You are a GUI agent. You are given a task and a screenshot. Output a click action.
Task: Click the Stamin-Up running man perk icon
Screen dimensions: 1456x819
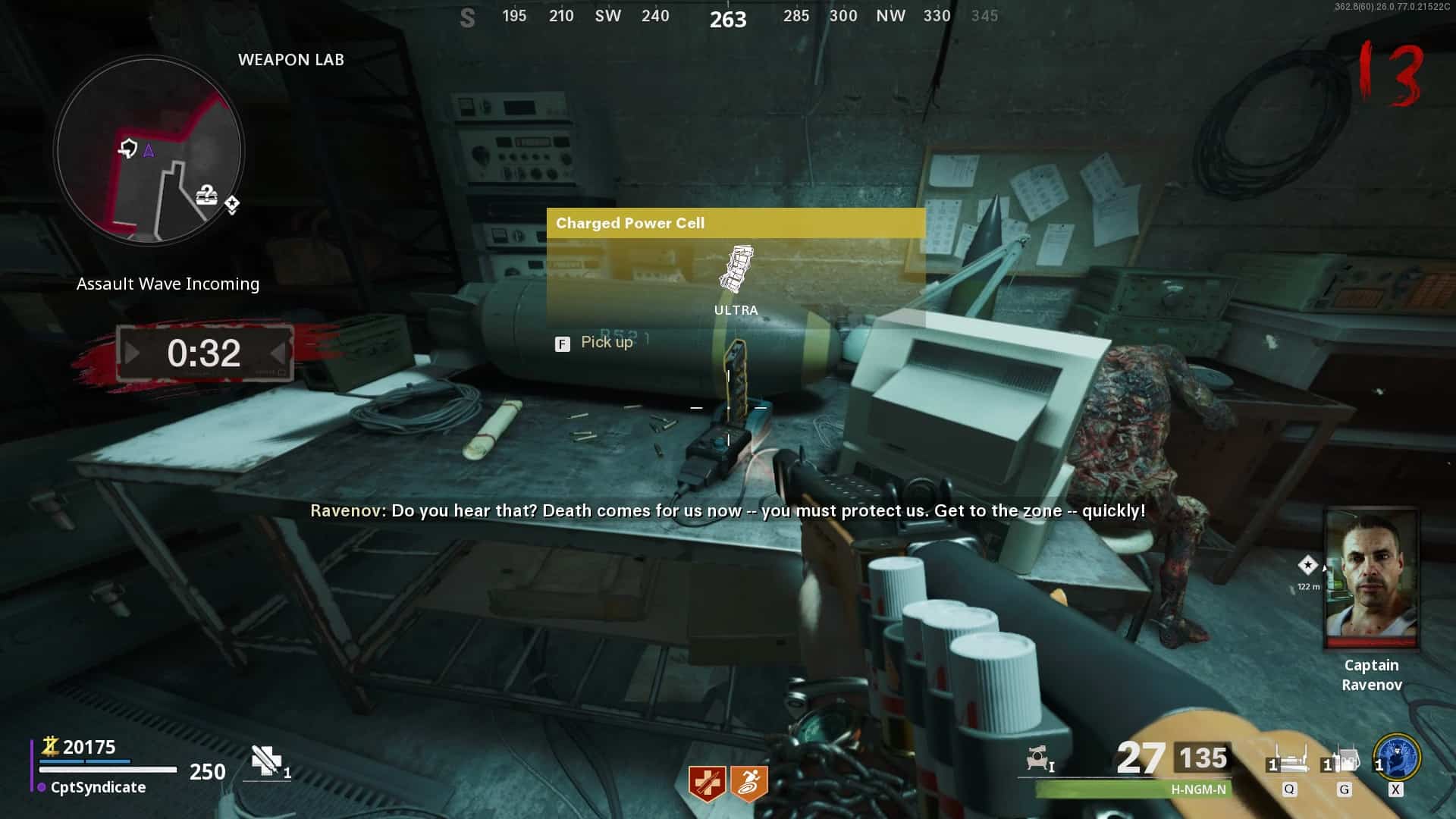[749, 783]
